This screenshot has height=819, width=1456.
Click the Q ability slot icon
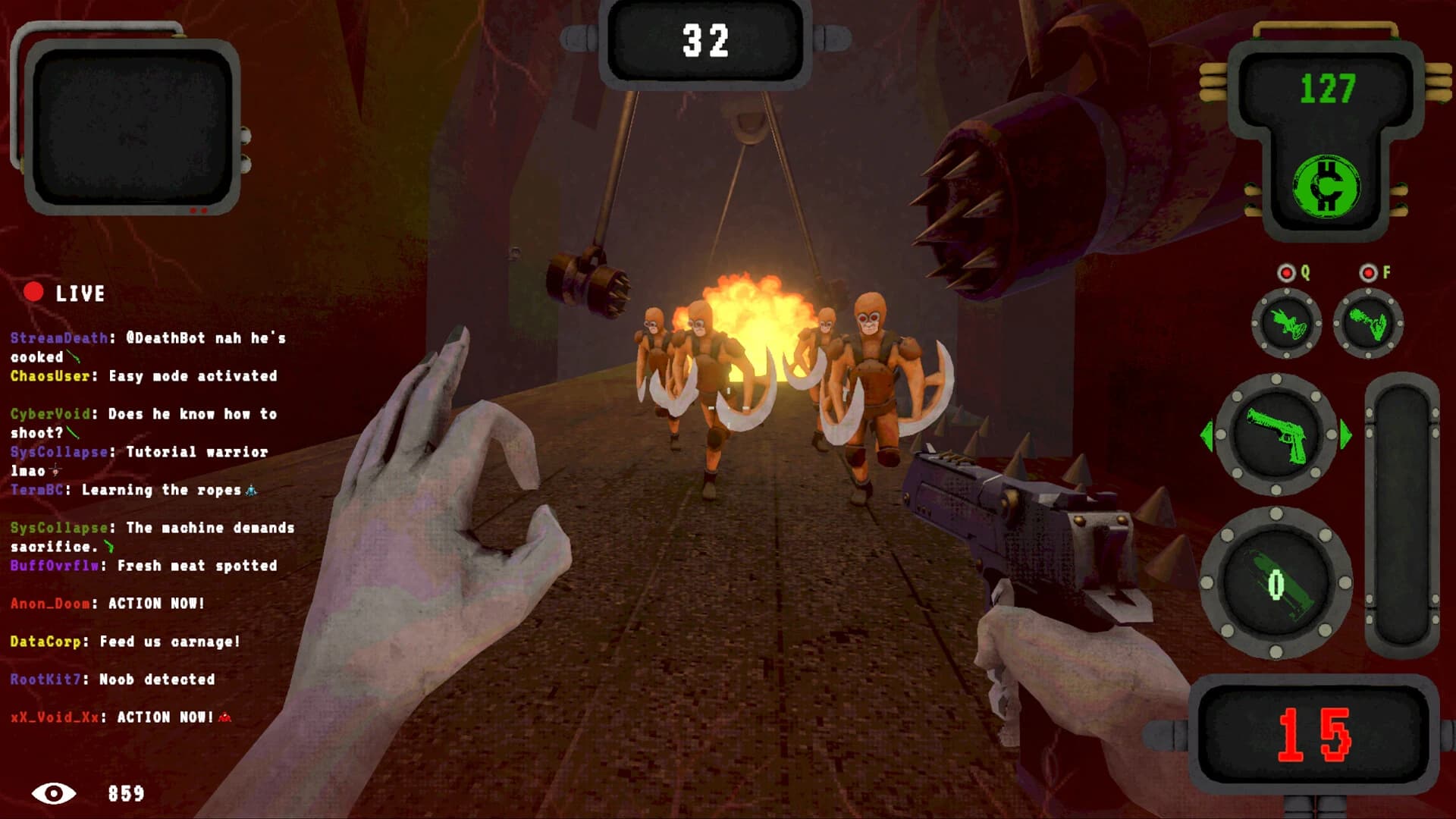tap(1286, 324)
